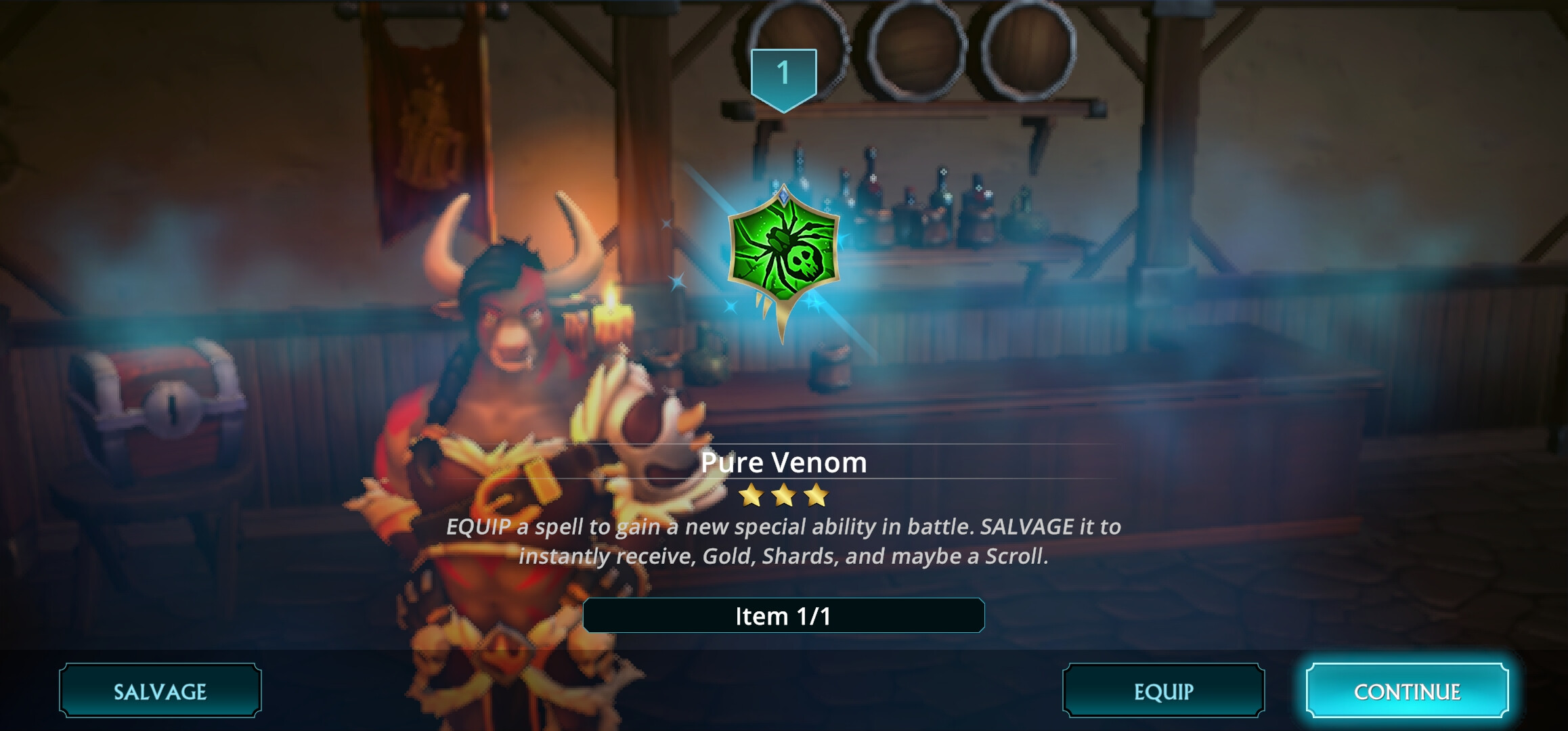Equip the Pure Venom spell
The height and width of the screenshot is (731, 1568).
(x=1163, y=691)
